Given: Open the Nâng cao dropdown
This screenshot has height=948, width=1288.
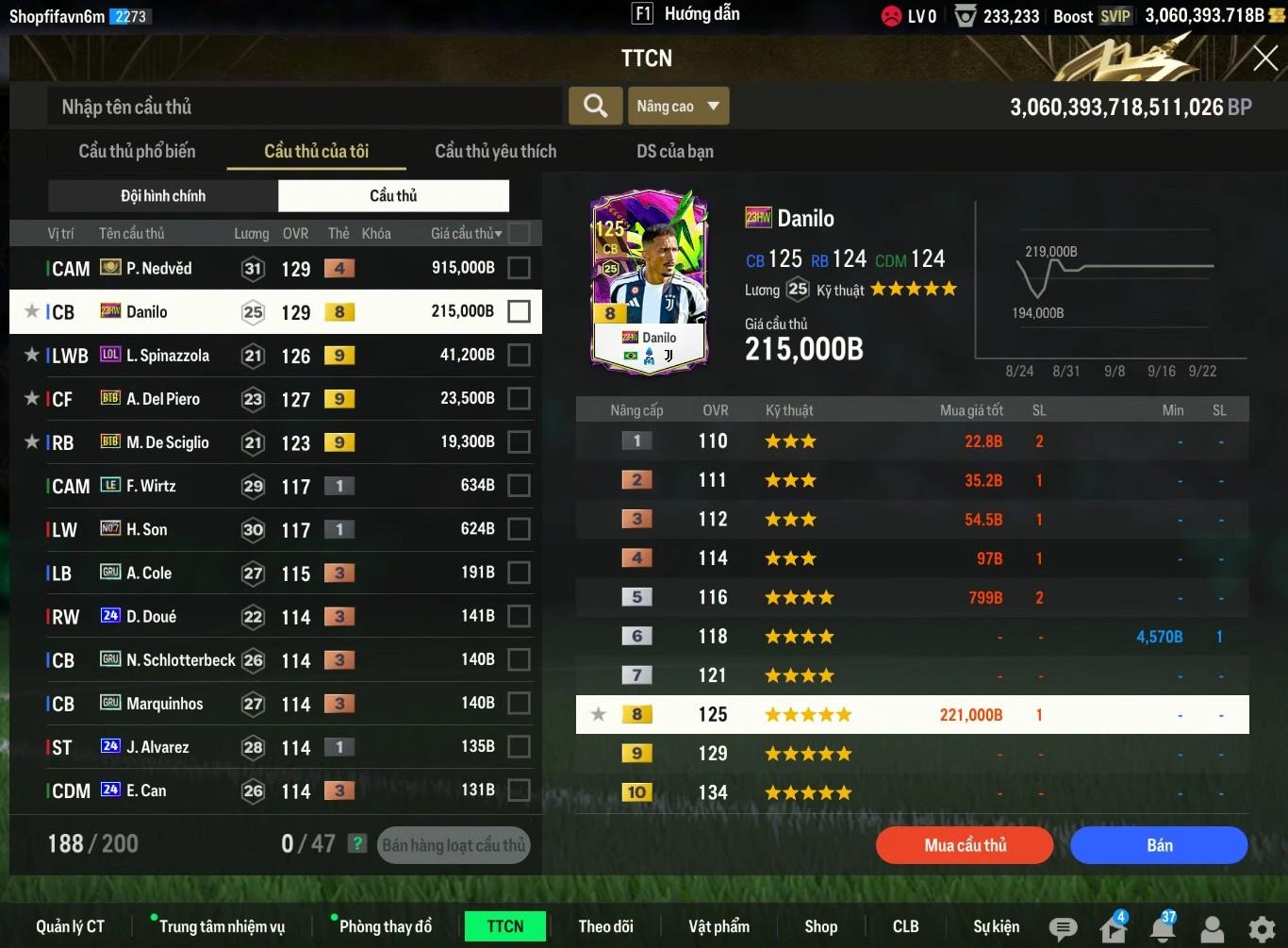Looking at the screenshot, I should point(678,107).
